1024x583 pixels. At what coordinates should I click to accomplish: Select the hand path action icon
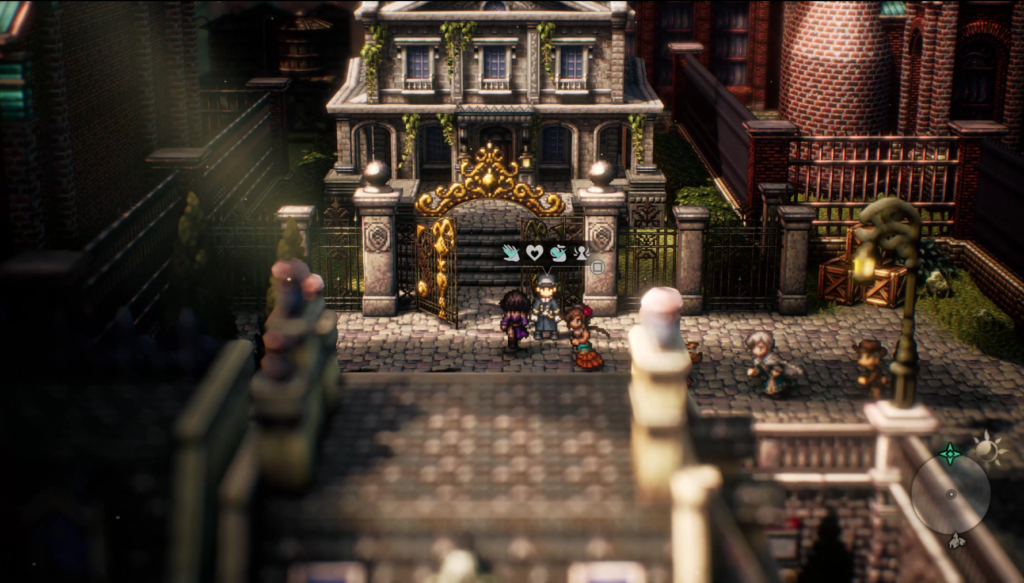pyautogui.click(x=512, y=253)
